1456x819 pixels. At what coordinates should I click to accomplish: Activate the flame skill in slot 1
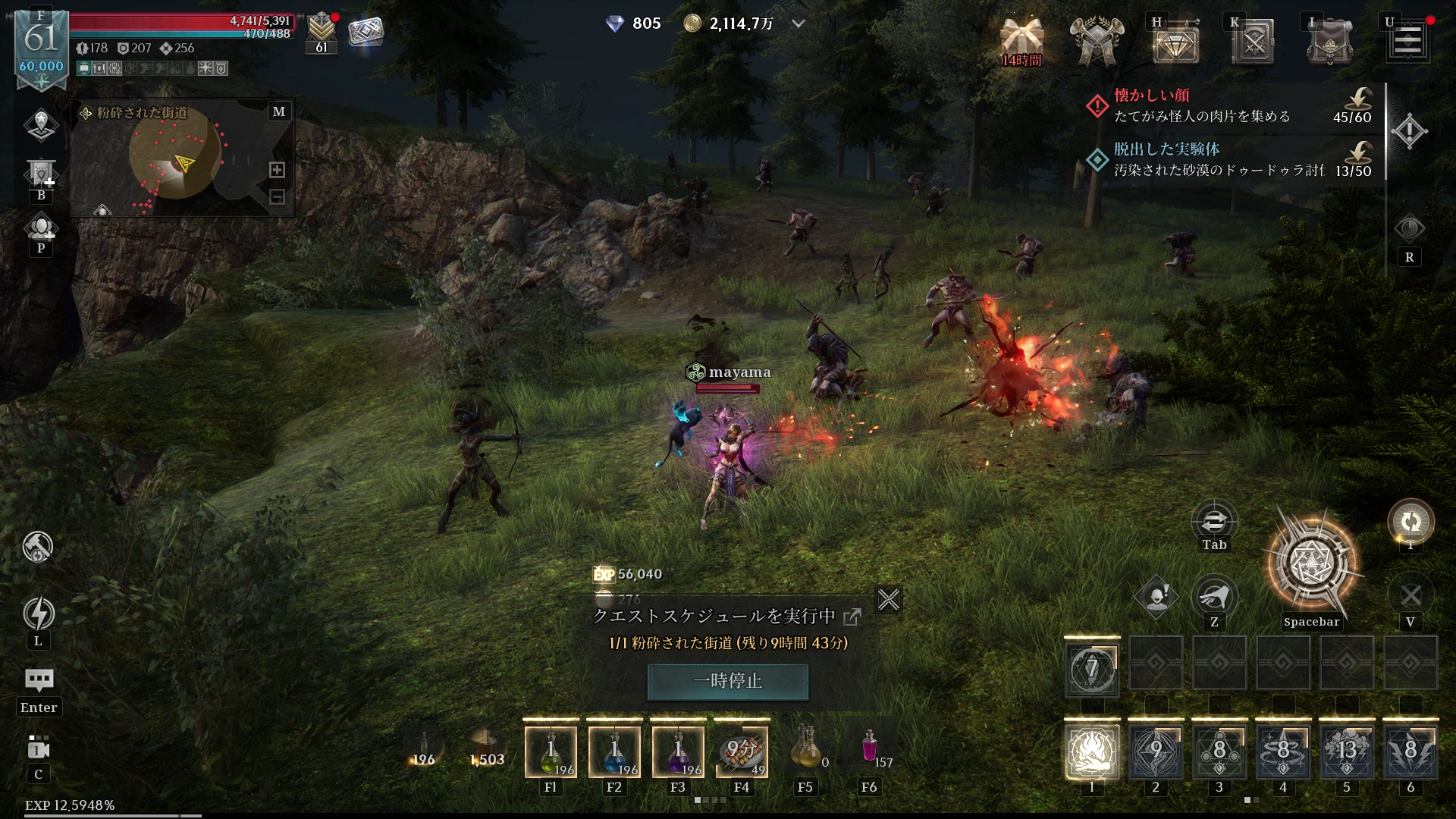1092,752
